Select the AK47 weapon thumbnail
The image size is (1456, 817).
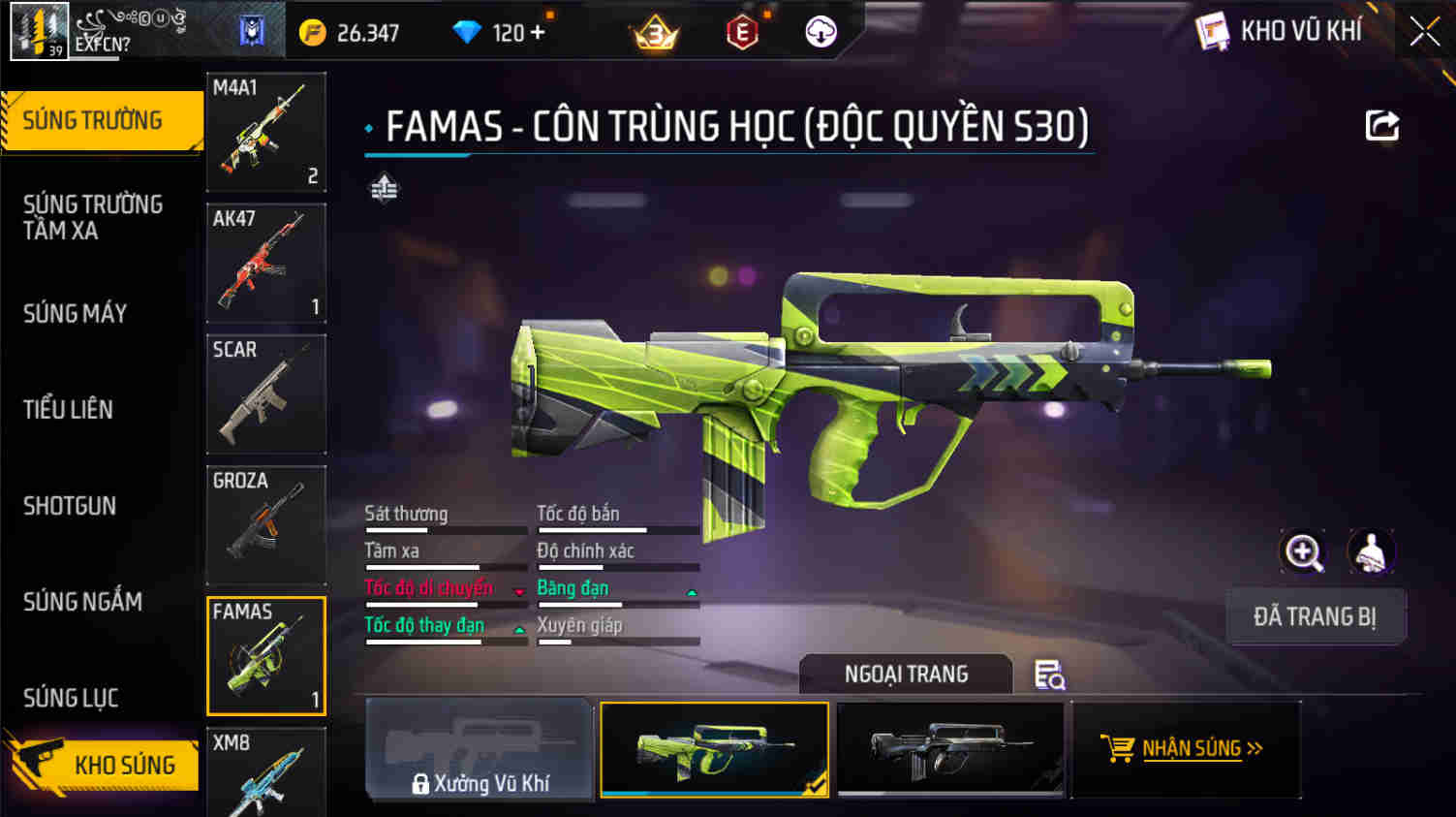(265, 263)
